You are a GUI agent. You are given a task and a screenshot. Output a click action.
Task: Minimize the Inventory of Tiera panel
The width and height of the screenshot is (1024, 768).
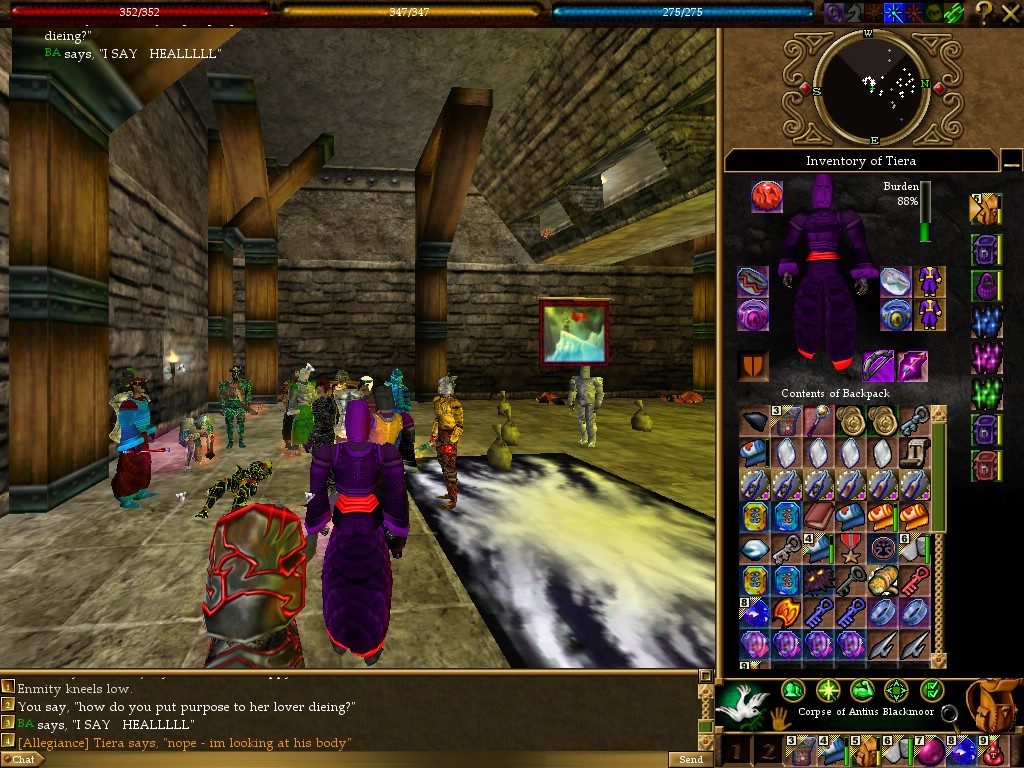[1011, 161]
